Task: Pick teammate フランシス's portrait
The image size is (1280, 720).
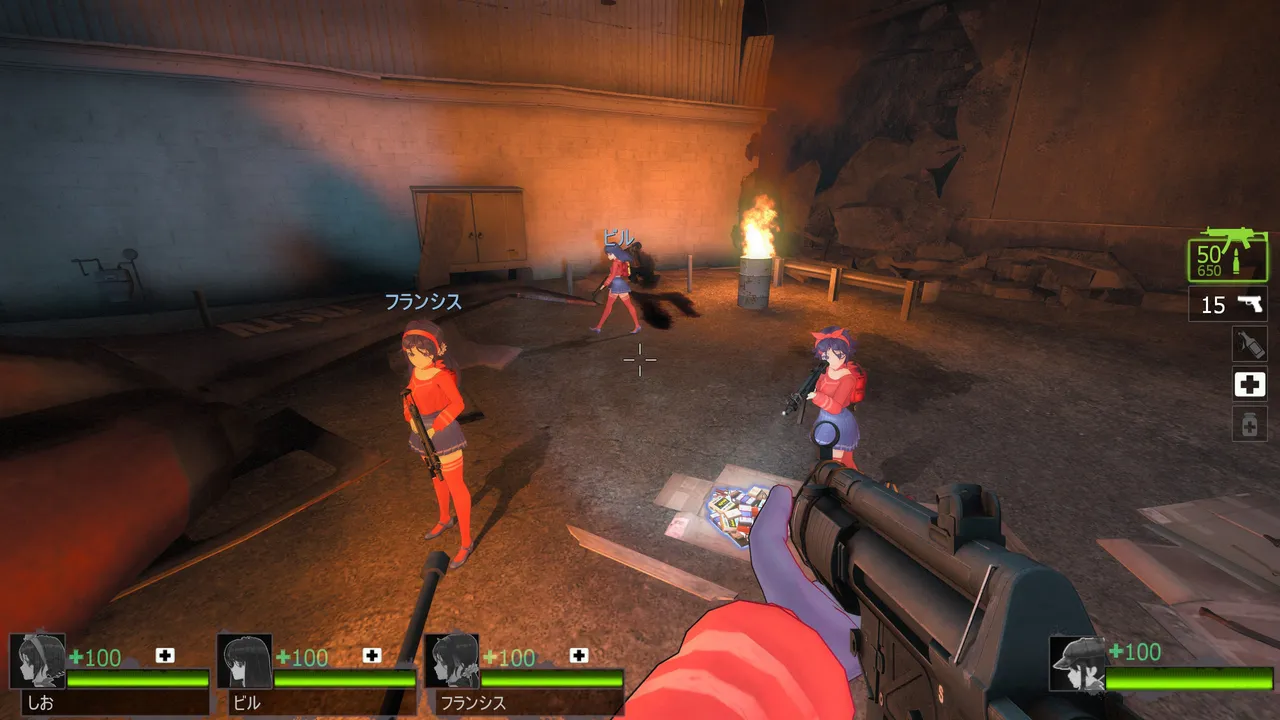Action: [452, 661]
